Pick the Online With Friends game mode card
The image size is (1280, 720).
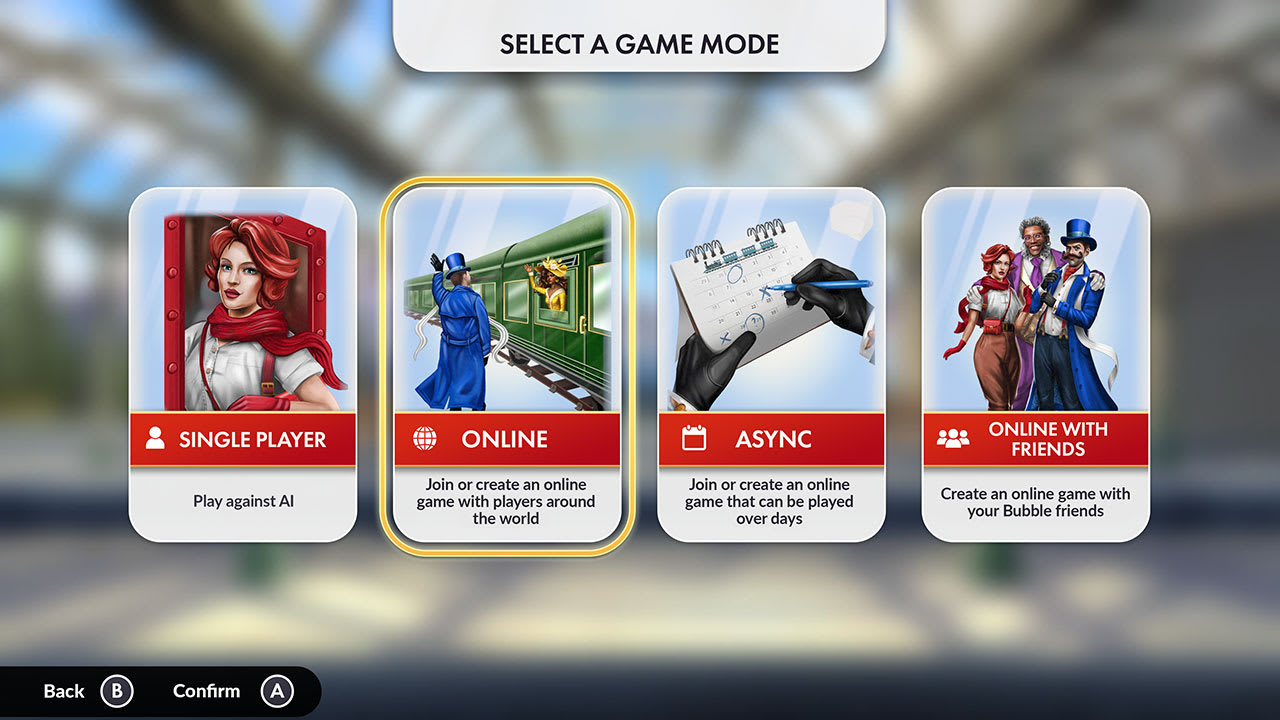tap(1037, 360)
